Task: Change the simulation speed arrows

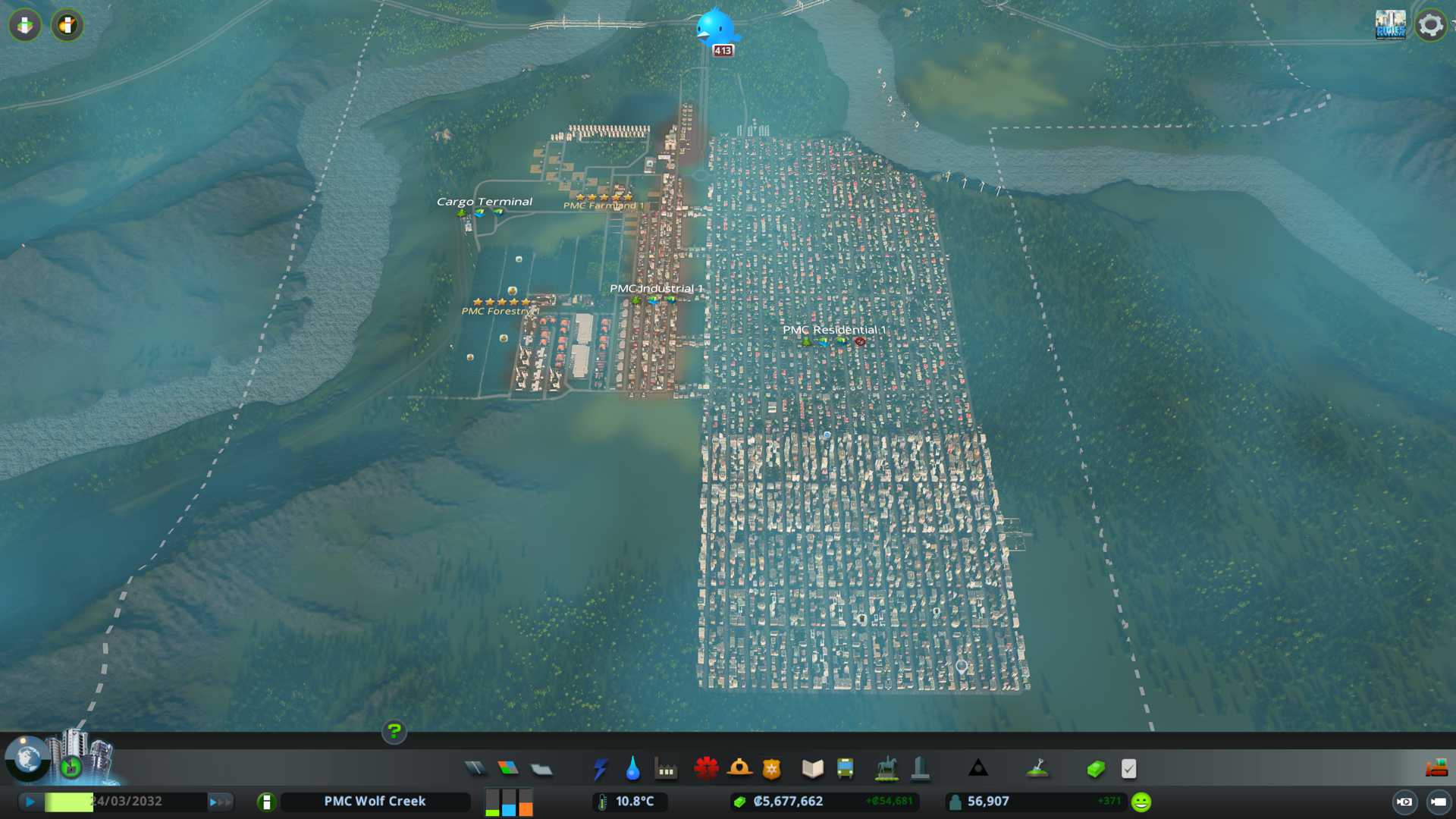Action: pyautogui.click(x=220, y=802)
